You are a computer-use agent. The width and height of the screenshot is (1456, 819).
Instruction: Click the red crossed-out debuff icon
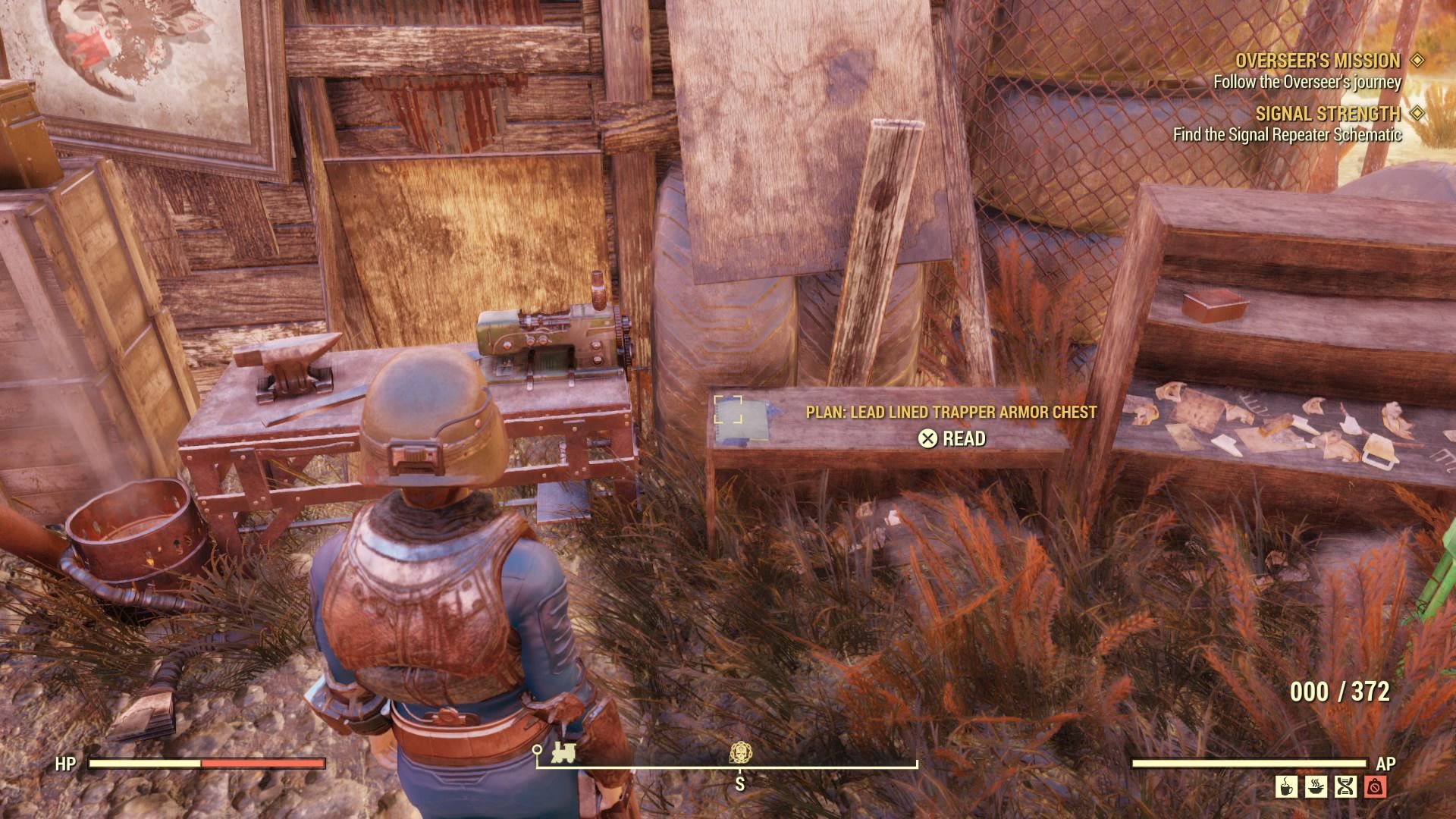pyautogui.click(x=1374, y=786)
